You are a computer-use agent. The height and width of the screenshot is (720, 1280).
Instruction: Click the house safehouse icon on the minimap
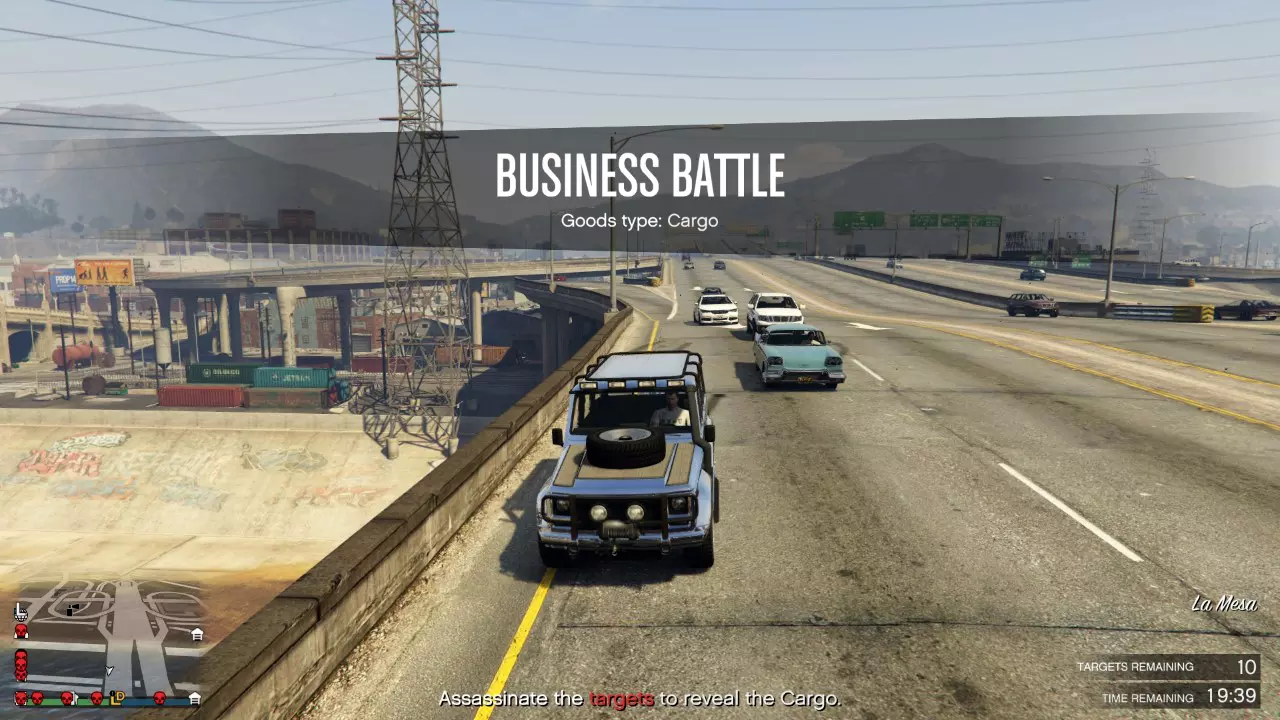click(x=197, y=633)
